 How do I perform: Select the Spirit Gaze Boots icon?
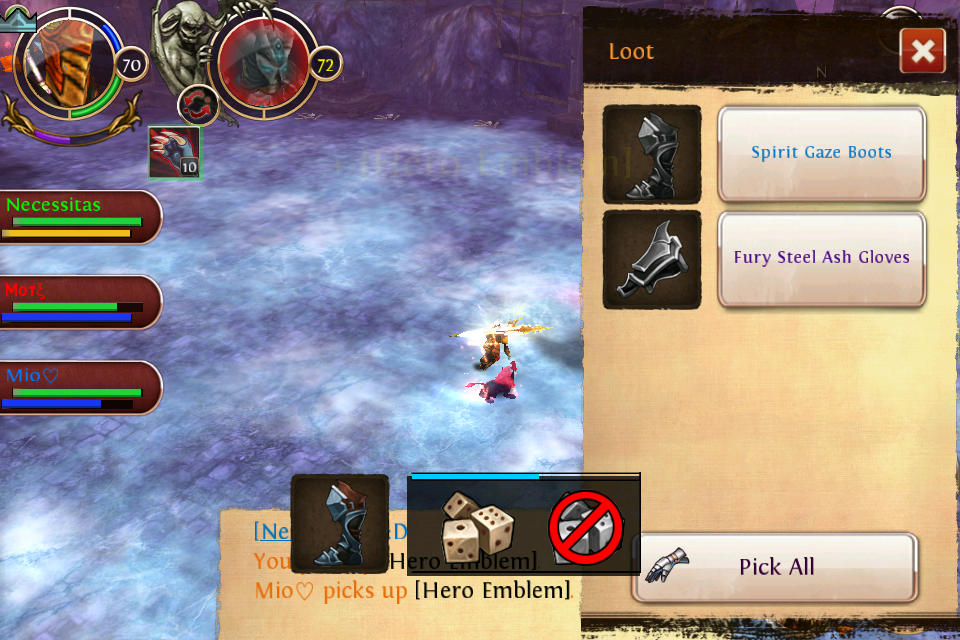652,154
